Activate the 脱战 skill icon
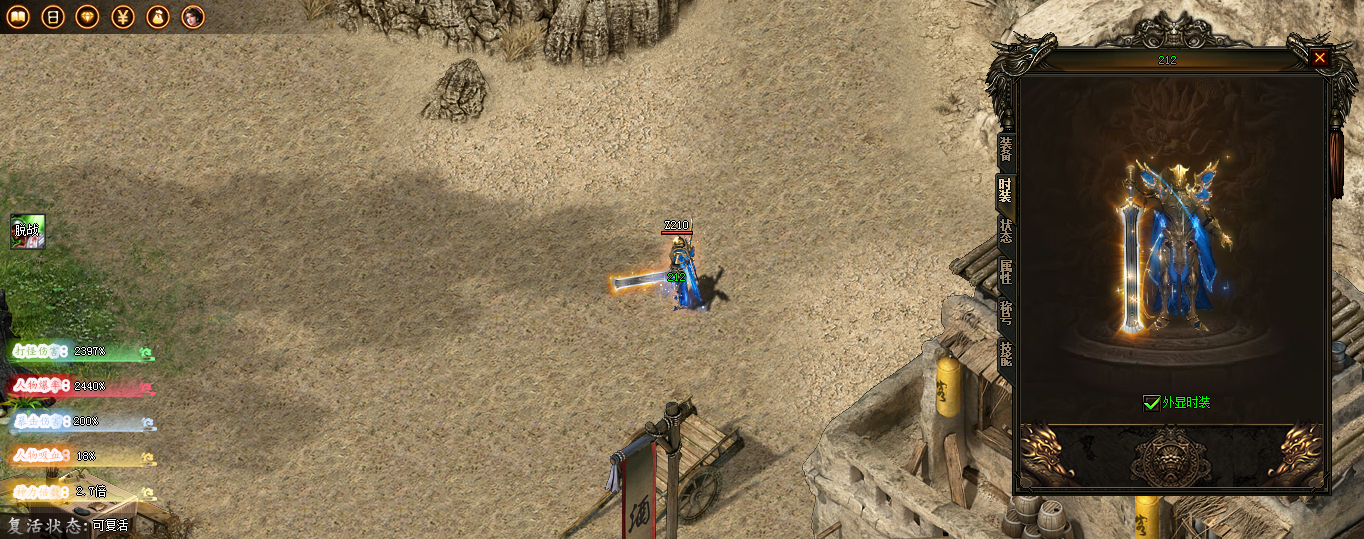Image resolution: width=1364 pixels, height=539 pixels. pyautogui.click(x=28, y=232)
